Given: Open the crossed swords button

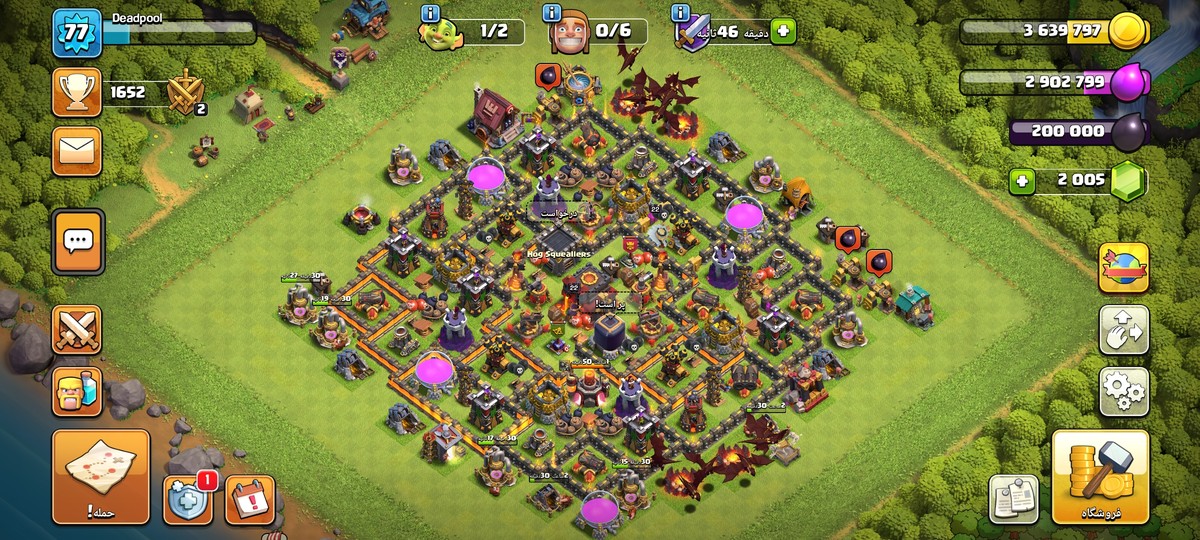Looking at the screenshot, I should click(77, 329).
